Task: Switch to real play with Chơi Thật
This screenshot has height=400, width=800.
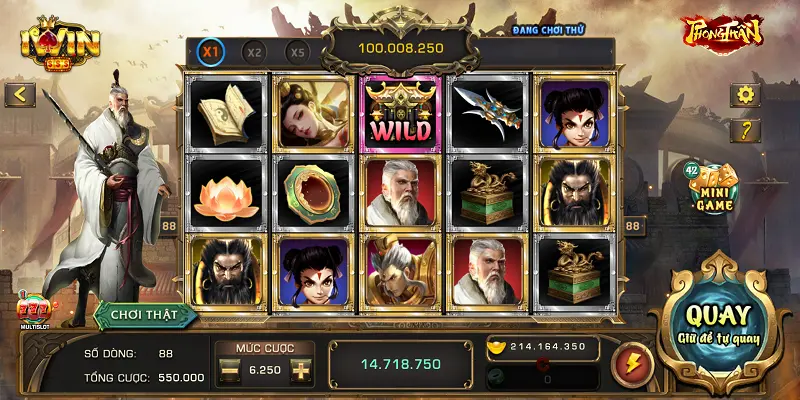Action: pyautogui.click(x=145, y=314)
